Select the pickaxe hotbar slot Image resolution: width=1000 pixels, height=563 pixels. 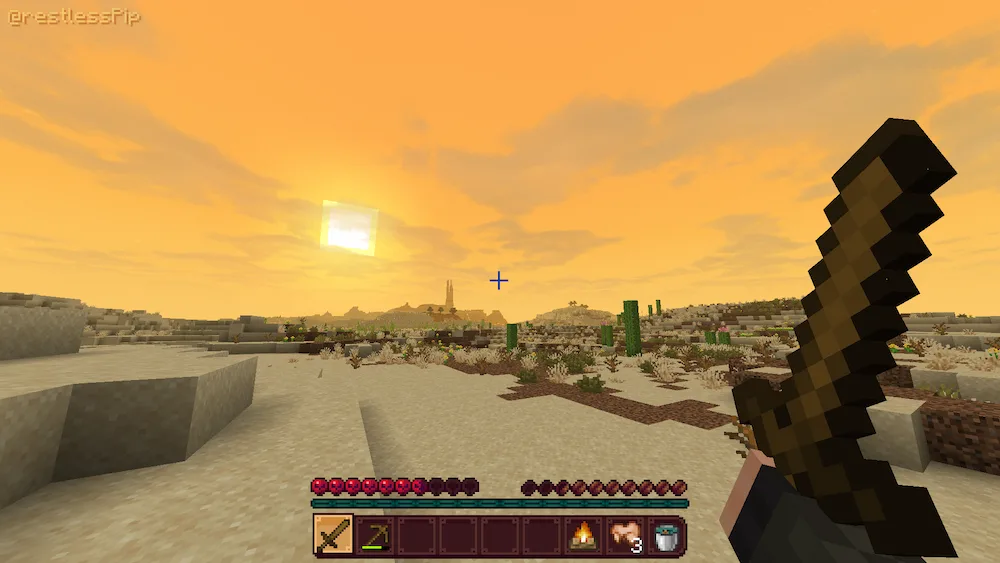tap(375, 536)
